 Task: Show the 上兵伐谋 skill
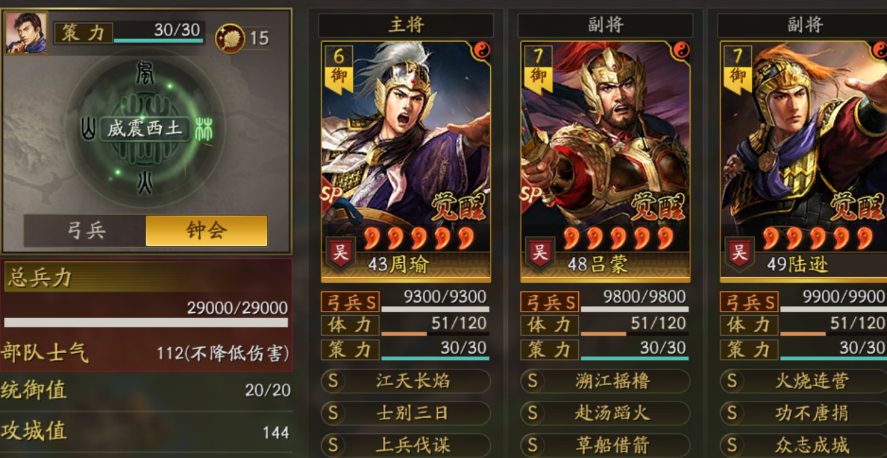tap(405, 444)
